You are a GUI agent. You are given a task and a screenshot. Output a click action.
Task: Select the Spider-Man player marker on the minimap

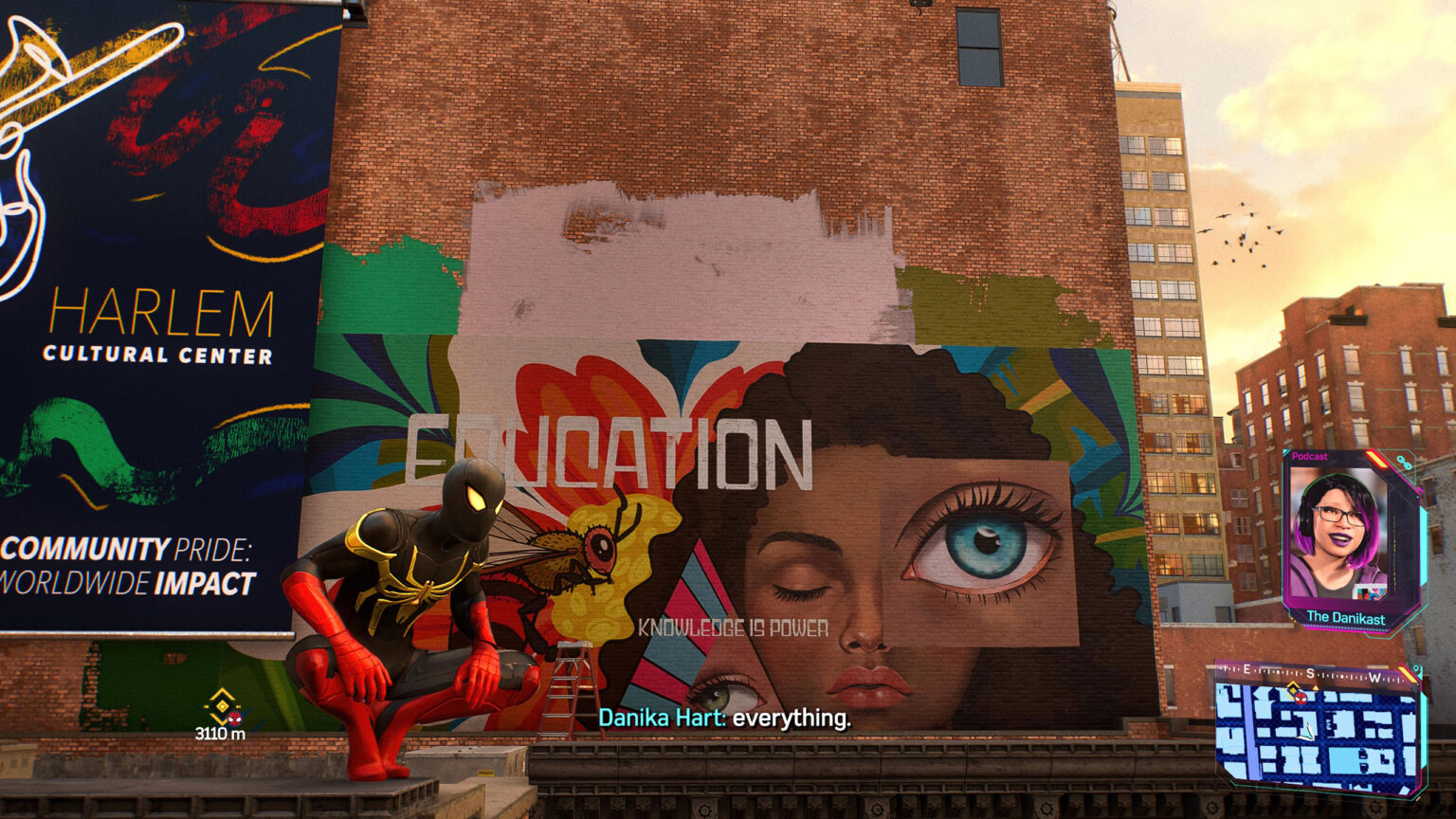(x=1301, y=698)
